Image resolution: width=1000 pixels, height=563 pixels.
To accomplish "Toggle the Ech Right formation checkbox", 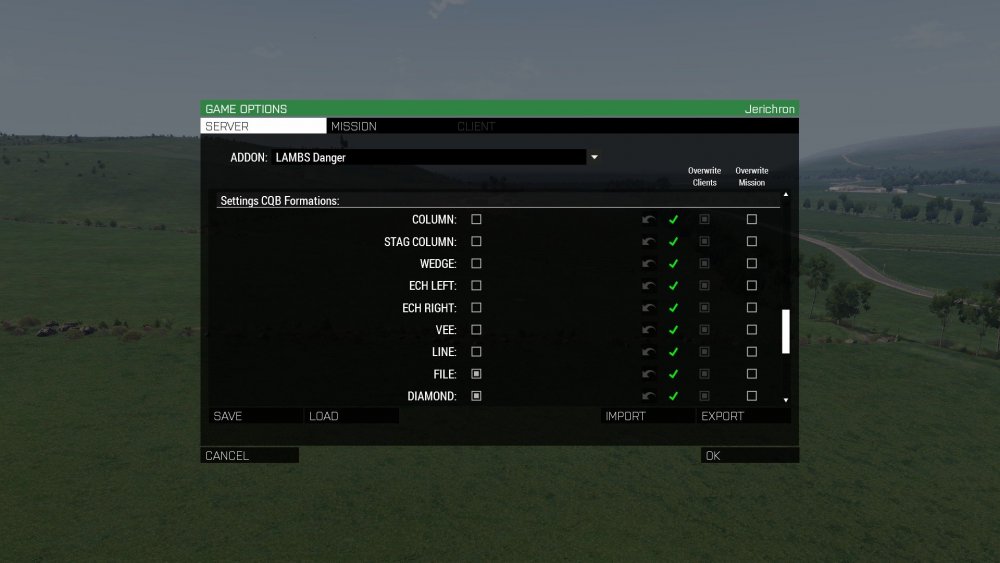I will point(476,307).
